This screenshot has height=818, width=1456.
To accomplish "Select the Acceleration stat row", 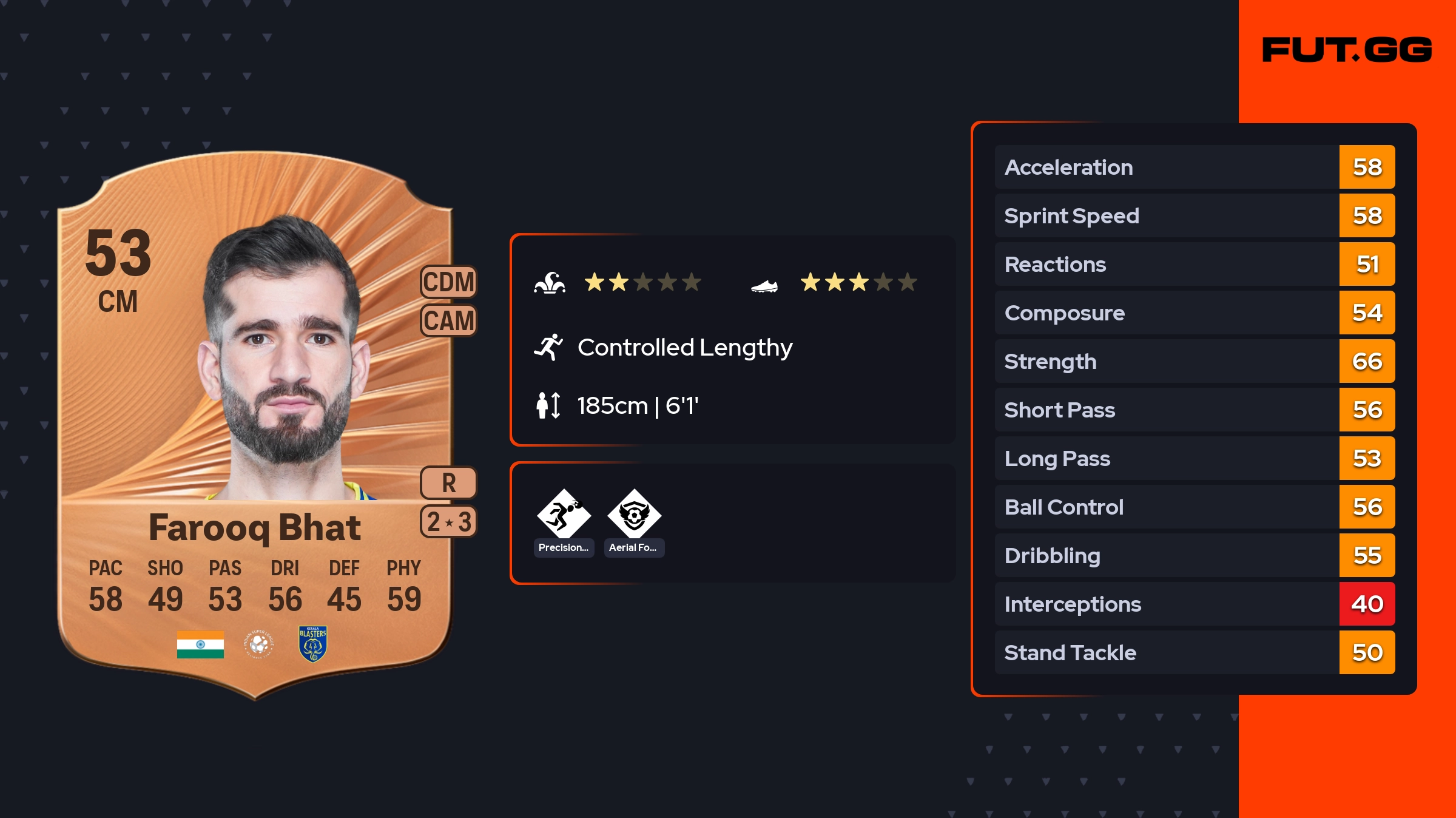I will coord(1194,167).
